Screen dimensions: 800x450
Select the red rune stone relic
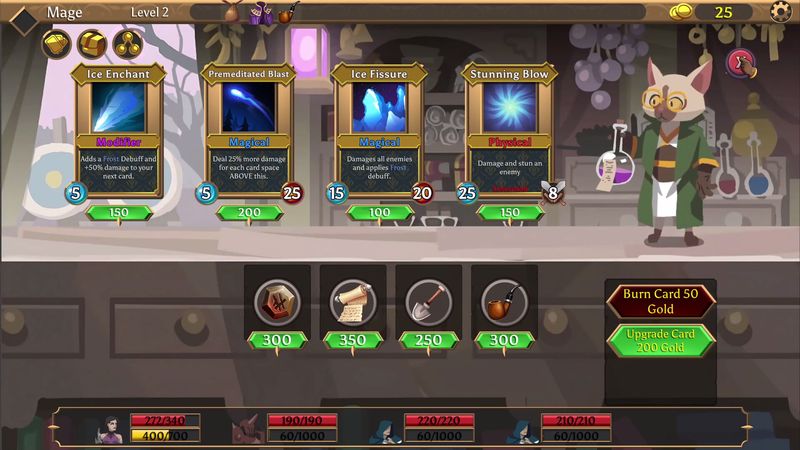click(x=277, y=300)
